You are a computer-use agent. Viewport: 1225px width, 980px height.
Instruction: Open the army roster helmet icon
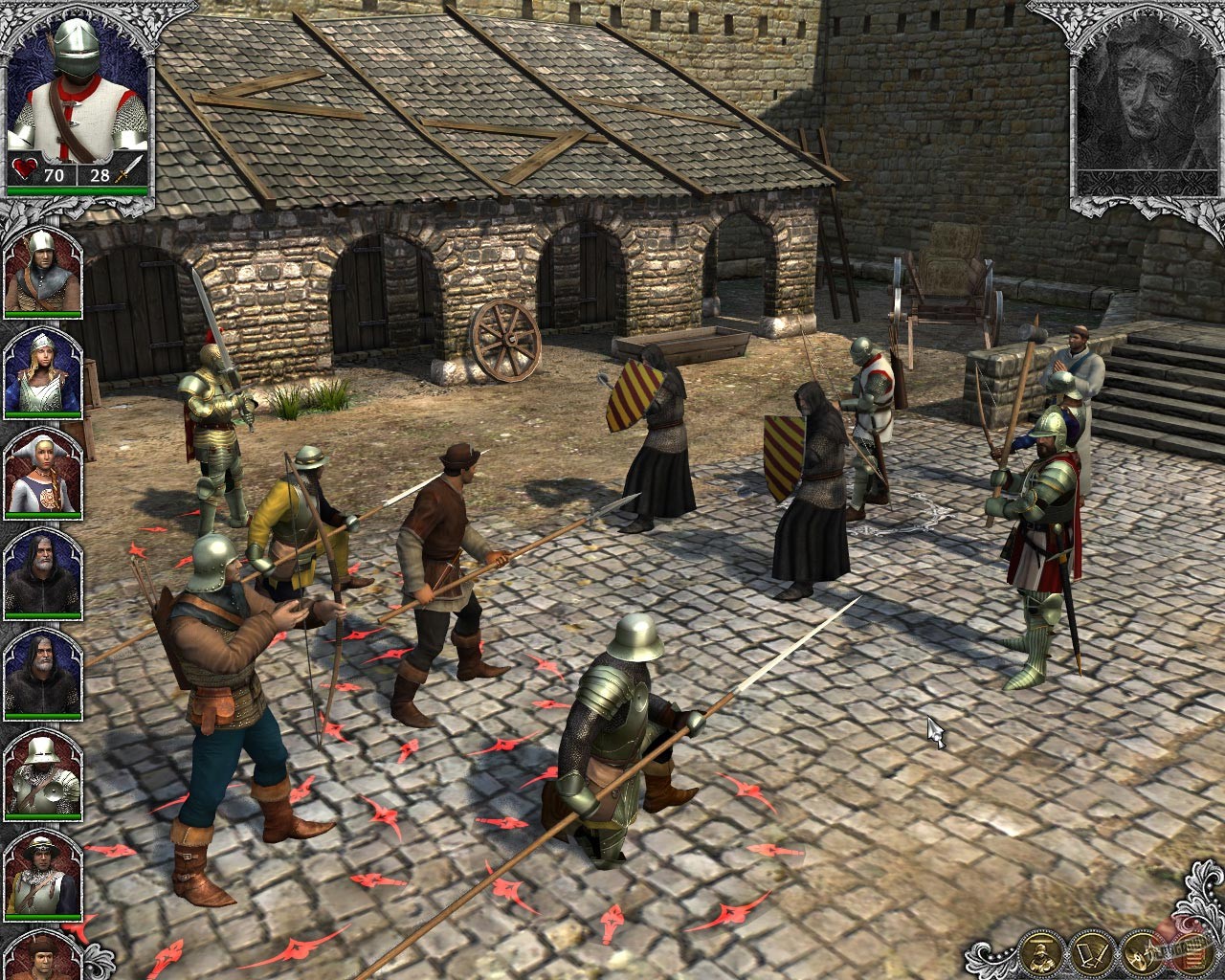click(x=1041, y=954)
